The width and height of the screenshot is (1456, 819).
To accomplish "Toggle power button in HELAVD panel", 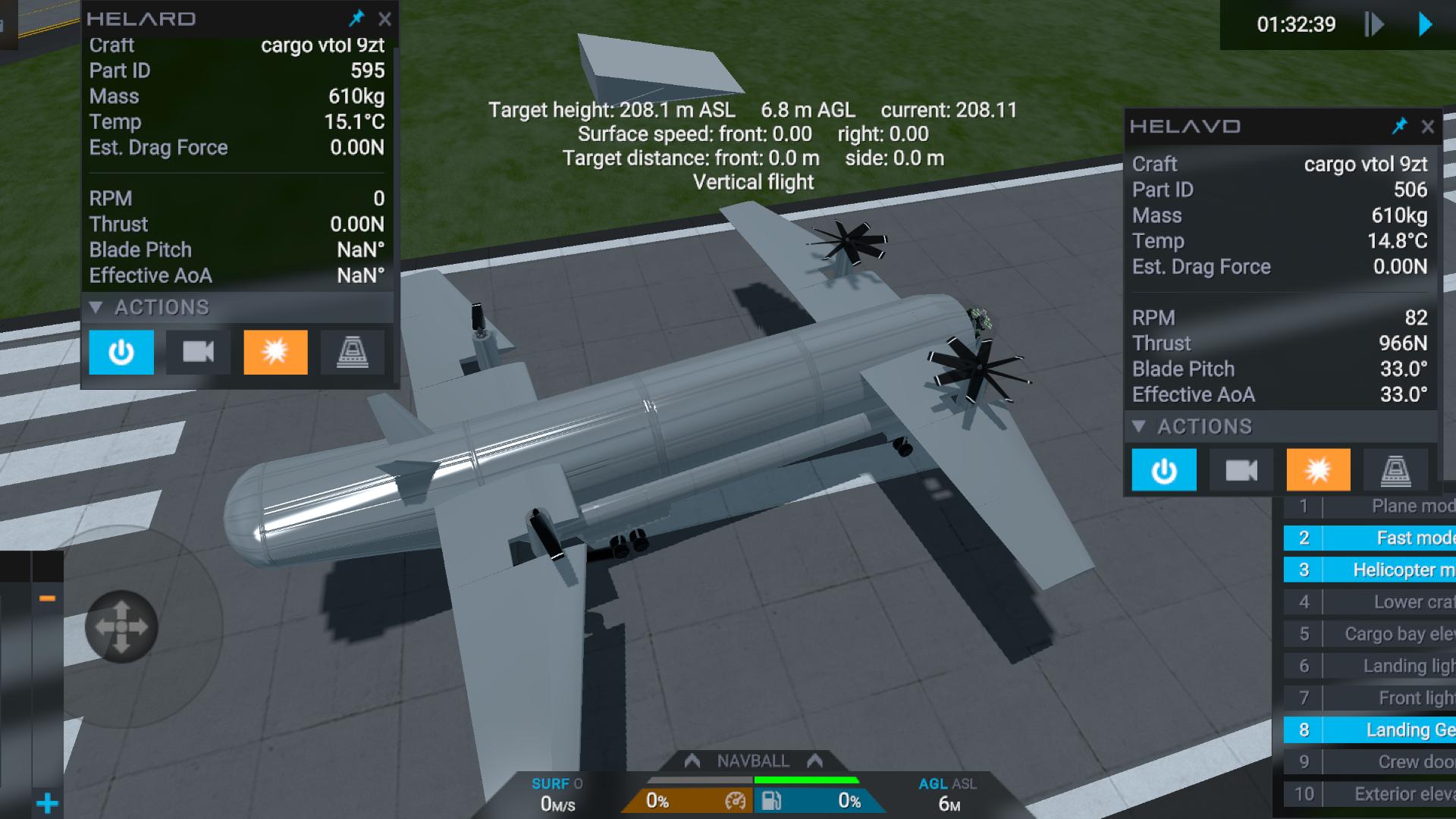I will (1164, 471).
